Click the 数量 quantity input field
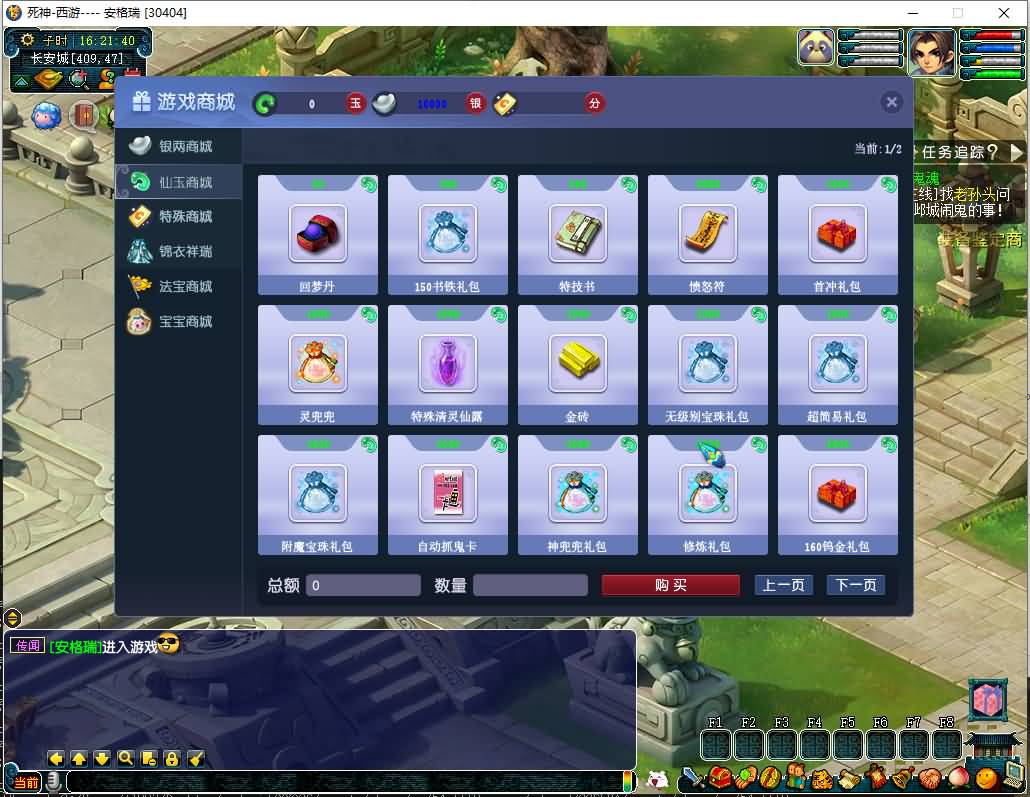This screenshot has width=1030, height=797. pos(530,585)
